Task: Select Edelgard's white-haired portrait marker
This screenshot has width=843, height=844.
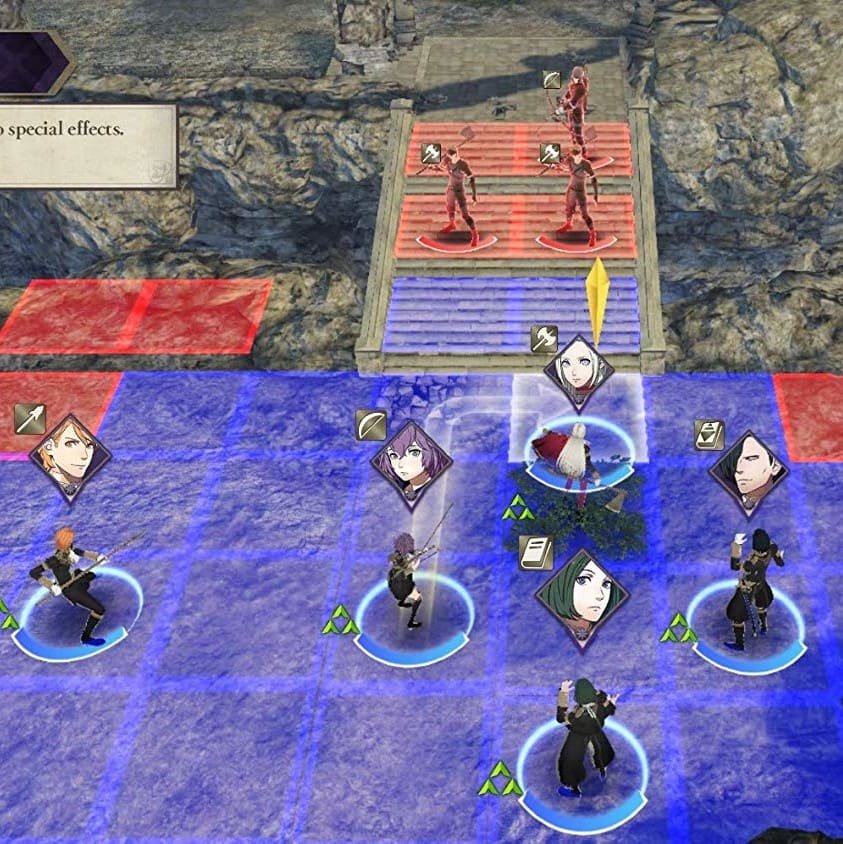Action: (578, 372)
